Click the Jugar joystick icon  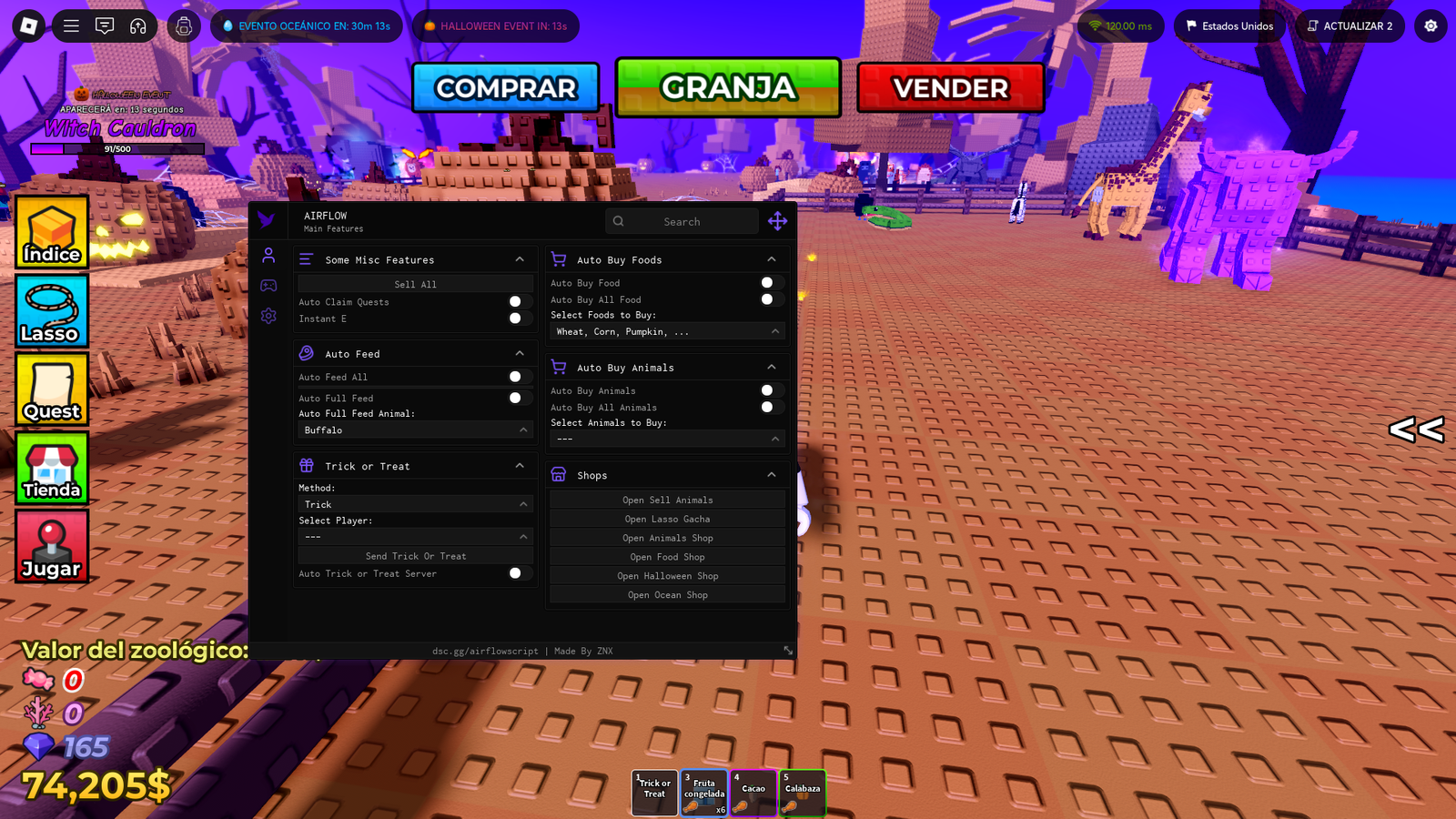(x=51, y=547)
